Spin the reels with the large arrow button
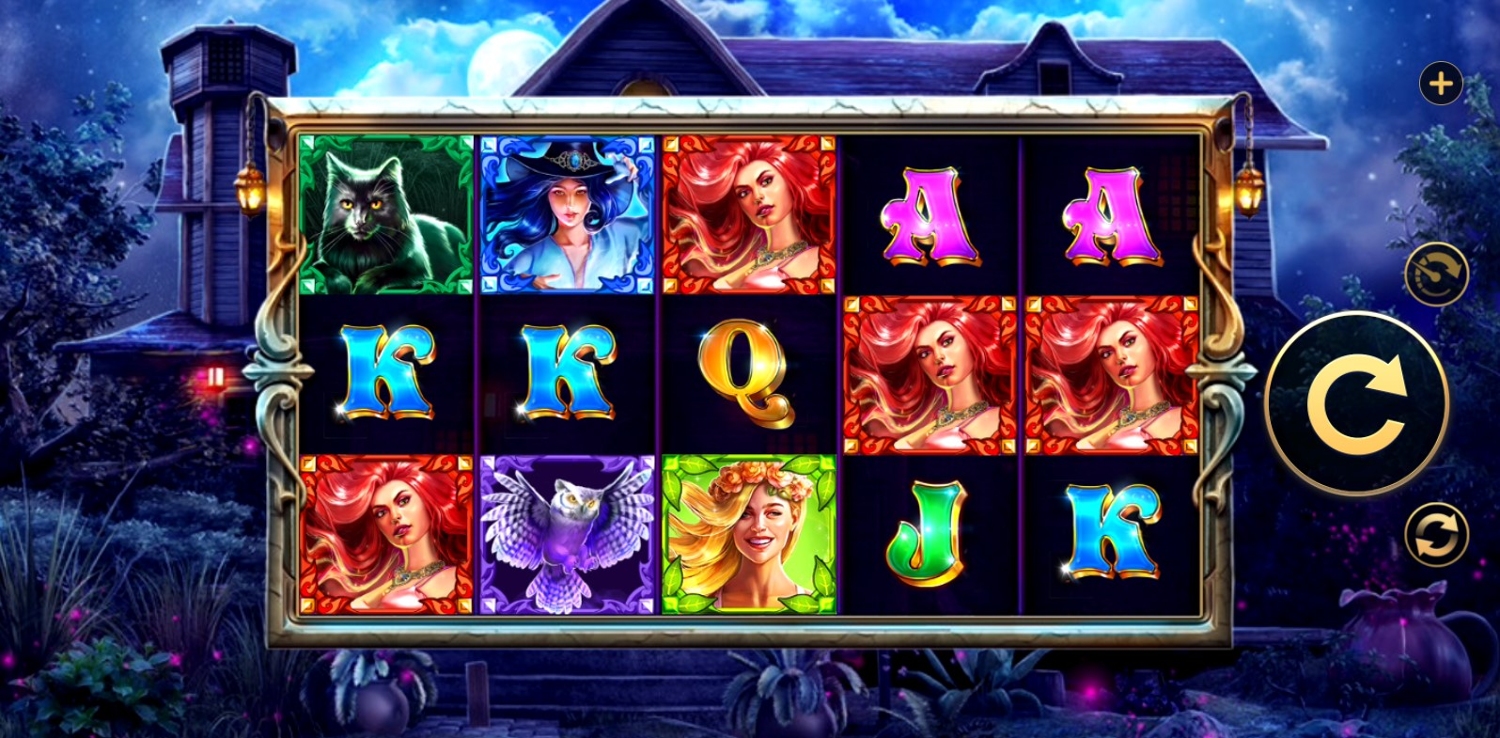 point(1356,404)
